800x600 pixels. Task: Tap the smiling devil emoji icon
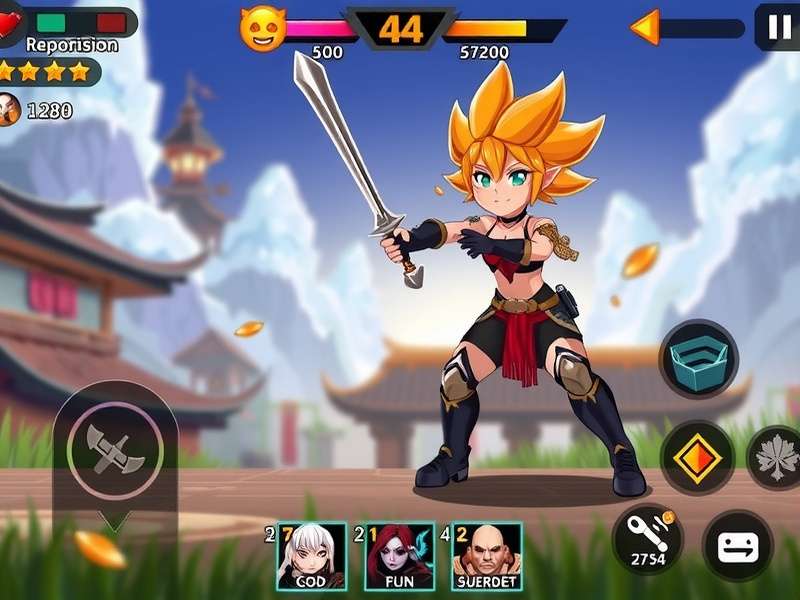(262, 29)
